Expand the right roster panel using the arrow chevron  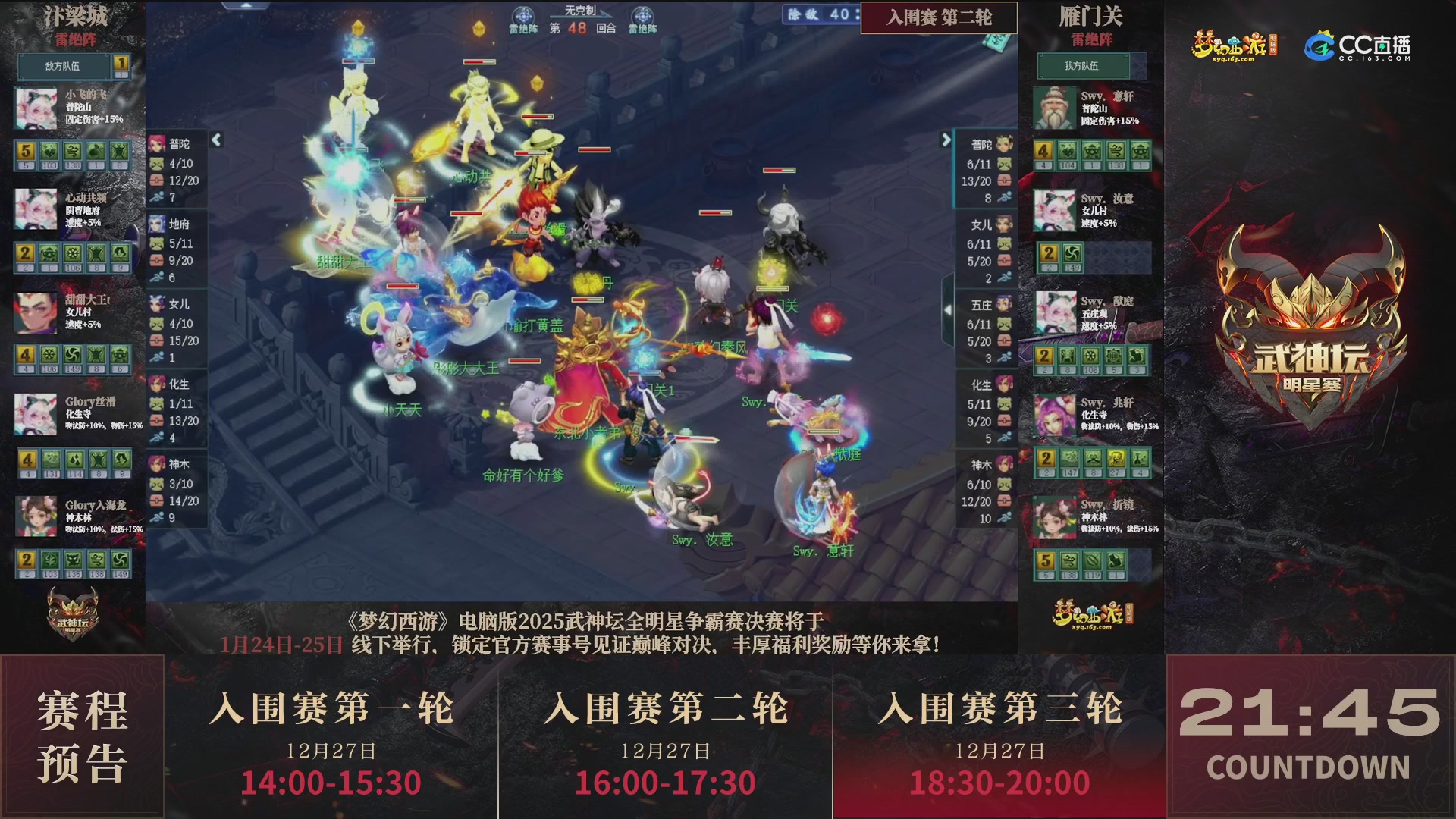(x=945, y=140)
